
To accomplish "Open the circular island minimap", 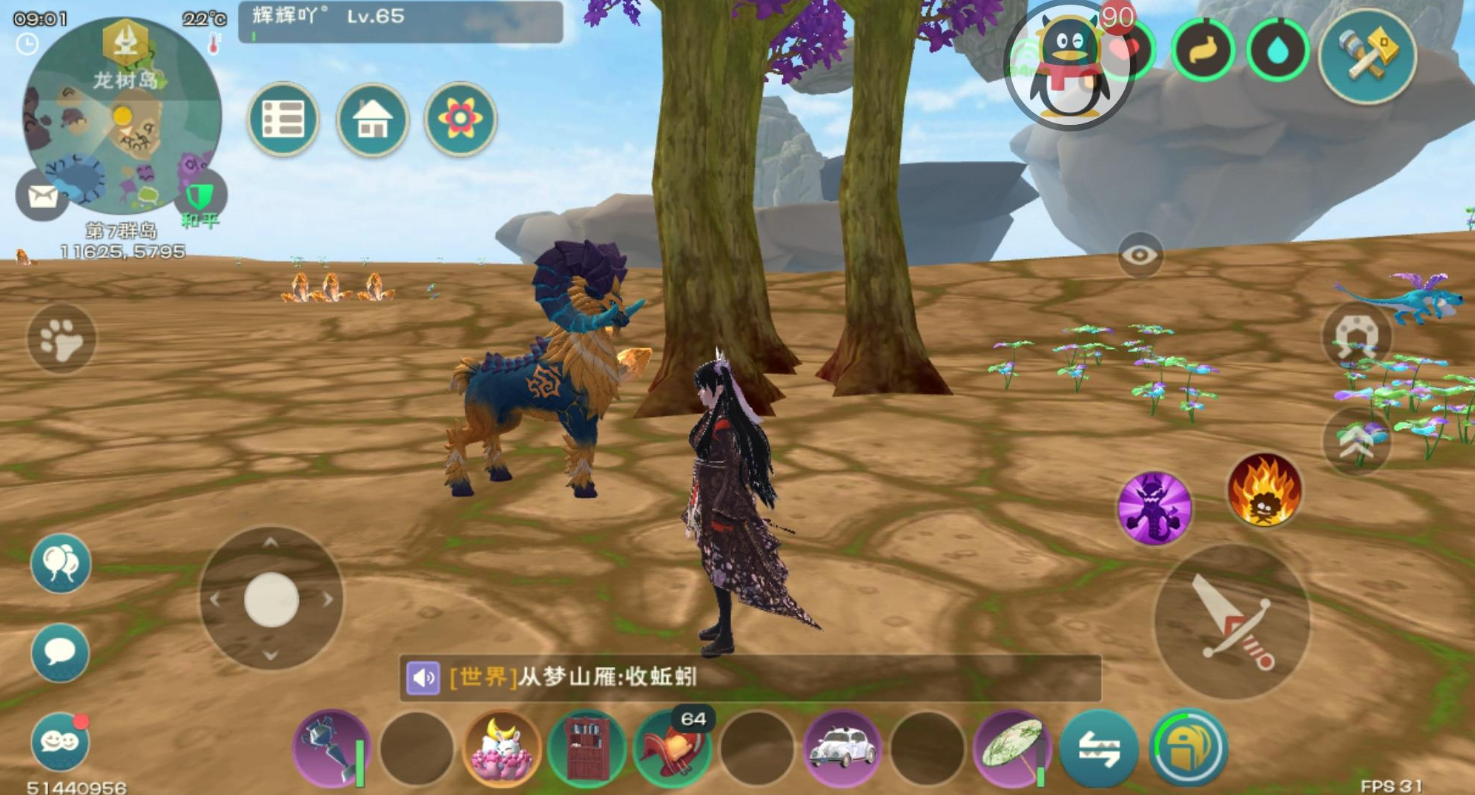I will 121,115.
